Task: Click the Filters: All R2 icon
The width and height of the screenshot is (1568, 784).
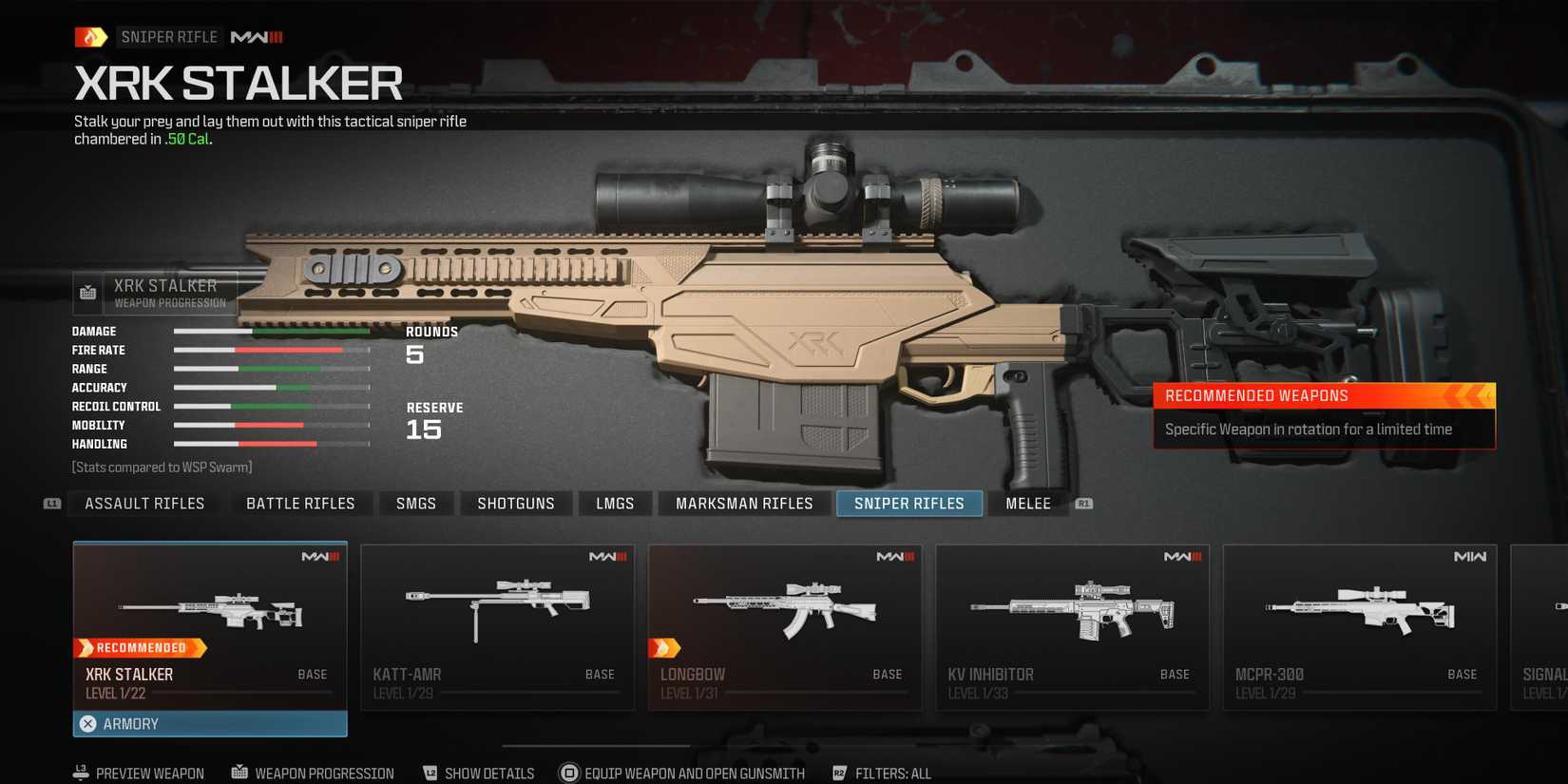Action: (839, 773)
